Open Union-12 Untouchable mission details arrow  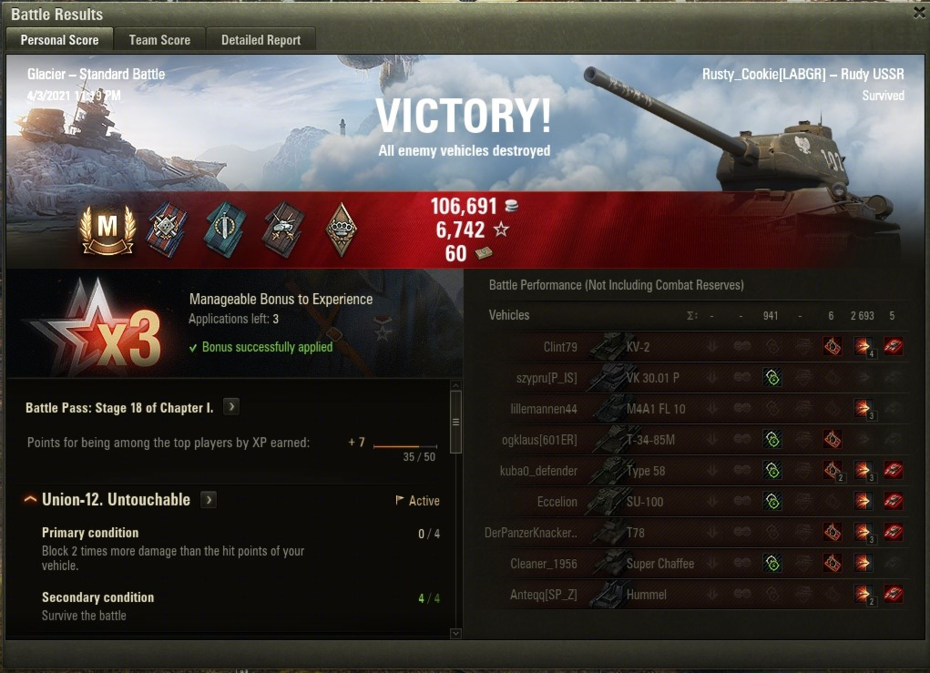pyautogui.click(x=208, y=500)
